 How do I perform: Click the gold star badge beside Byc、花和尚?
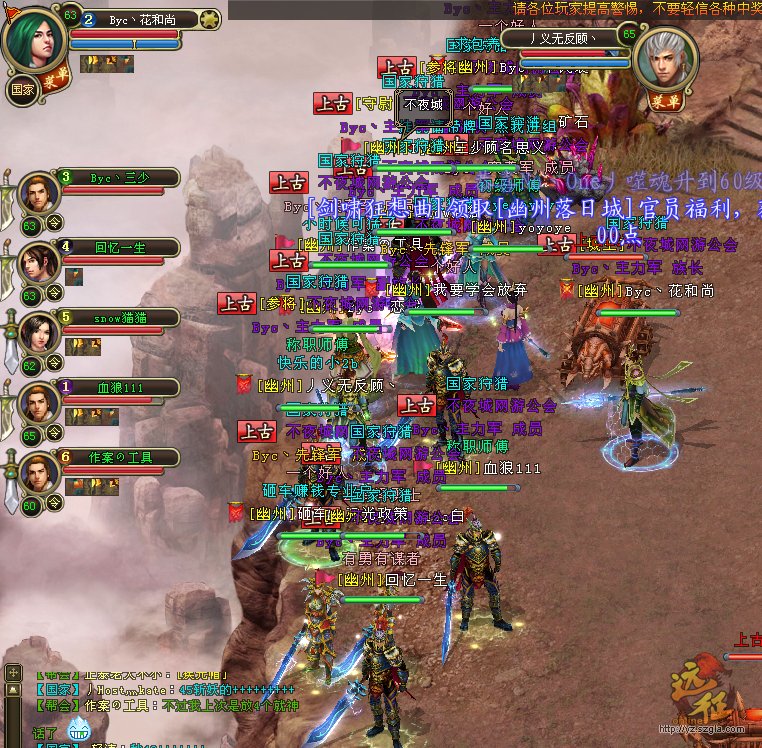[209, 19]
